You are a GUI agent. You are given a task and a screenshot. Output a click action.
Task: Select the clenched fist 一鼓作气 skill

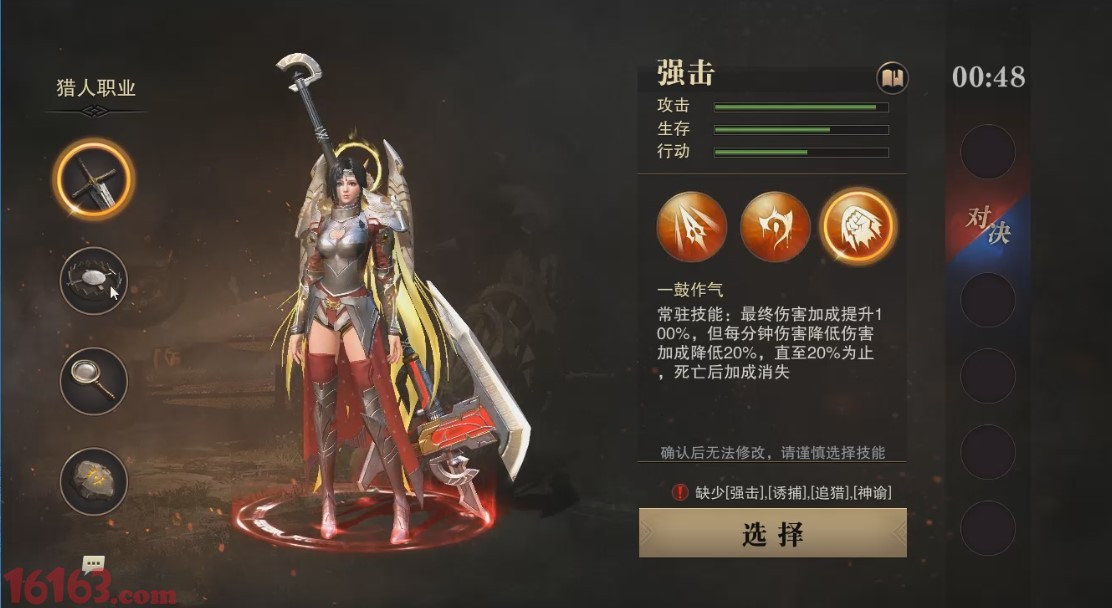click(x=858, y=227)
